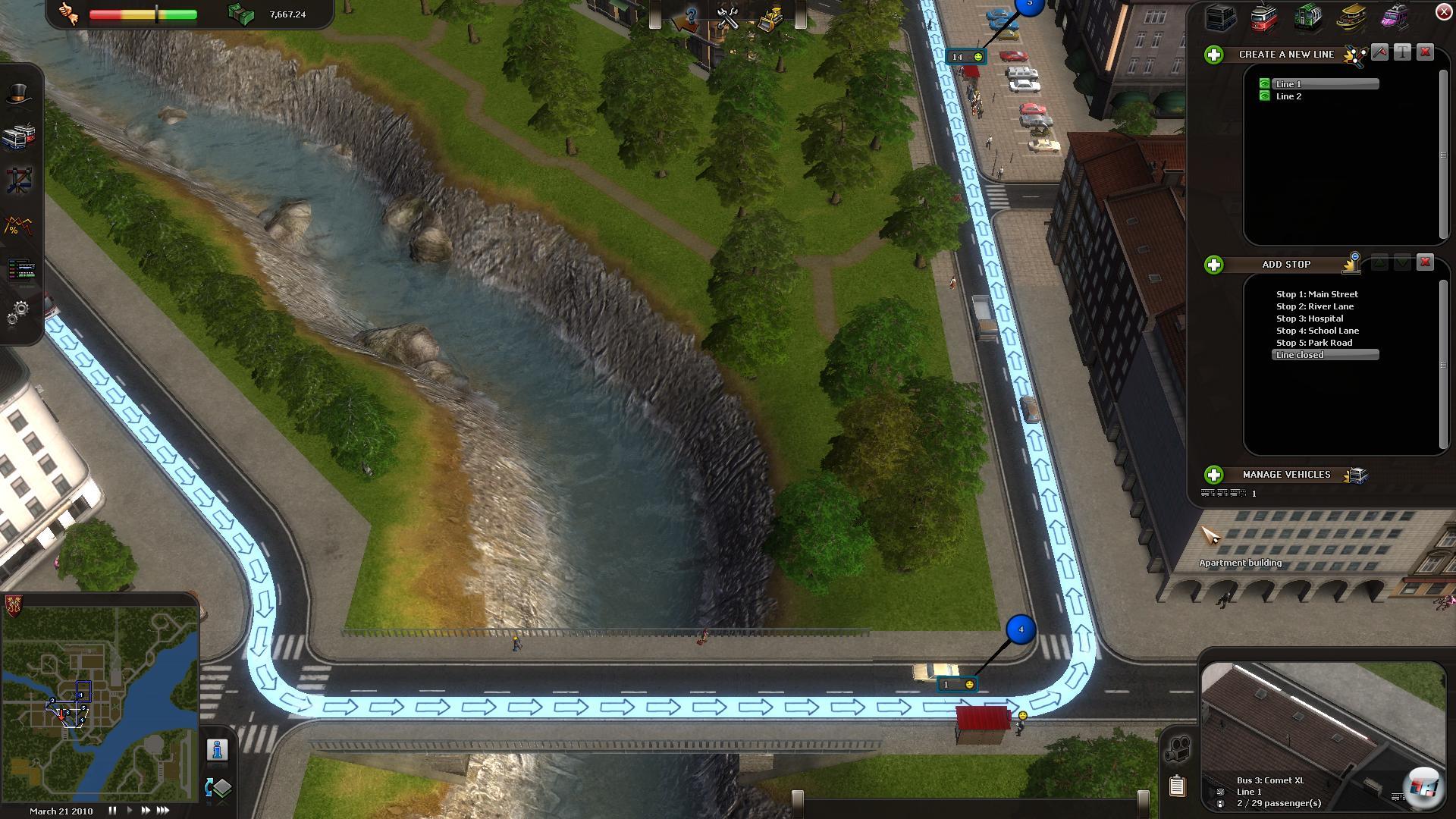Image resolution: width=1456 pixels, height=819 pixels.
Task: Open the blue info button
Action: tap(218, 750)
